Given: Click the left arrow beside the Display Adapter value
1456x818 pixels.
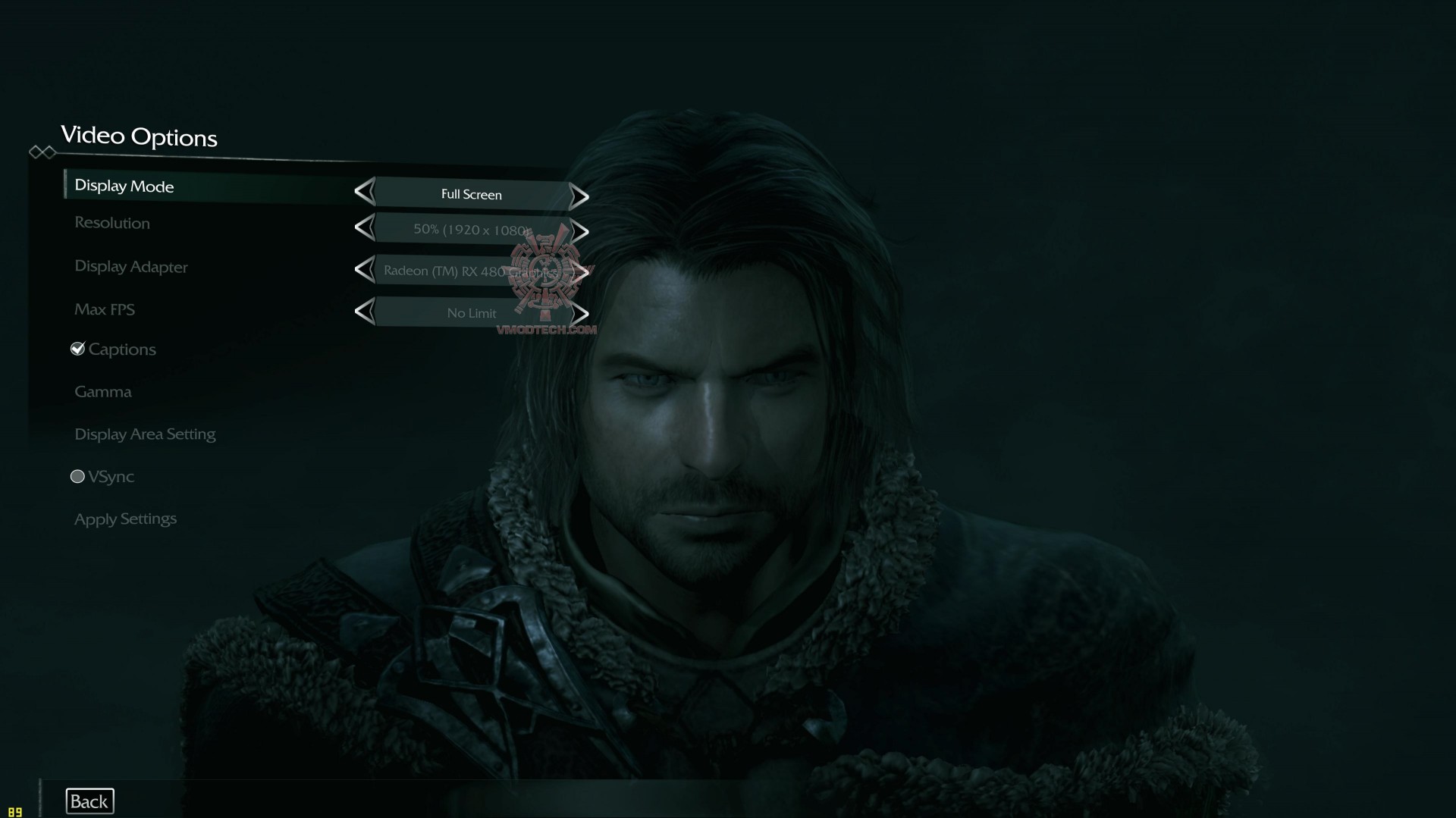Looking at the screenshot, I should [x=366, y=270].
